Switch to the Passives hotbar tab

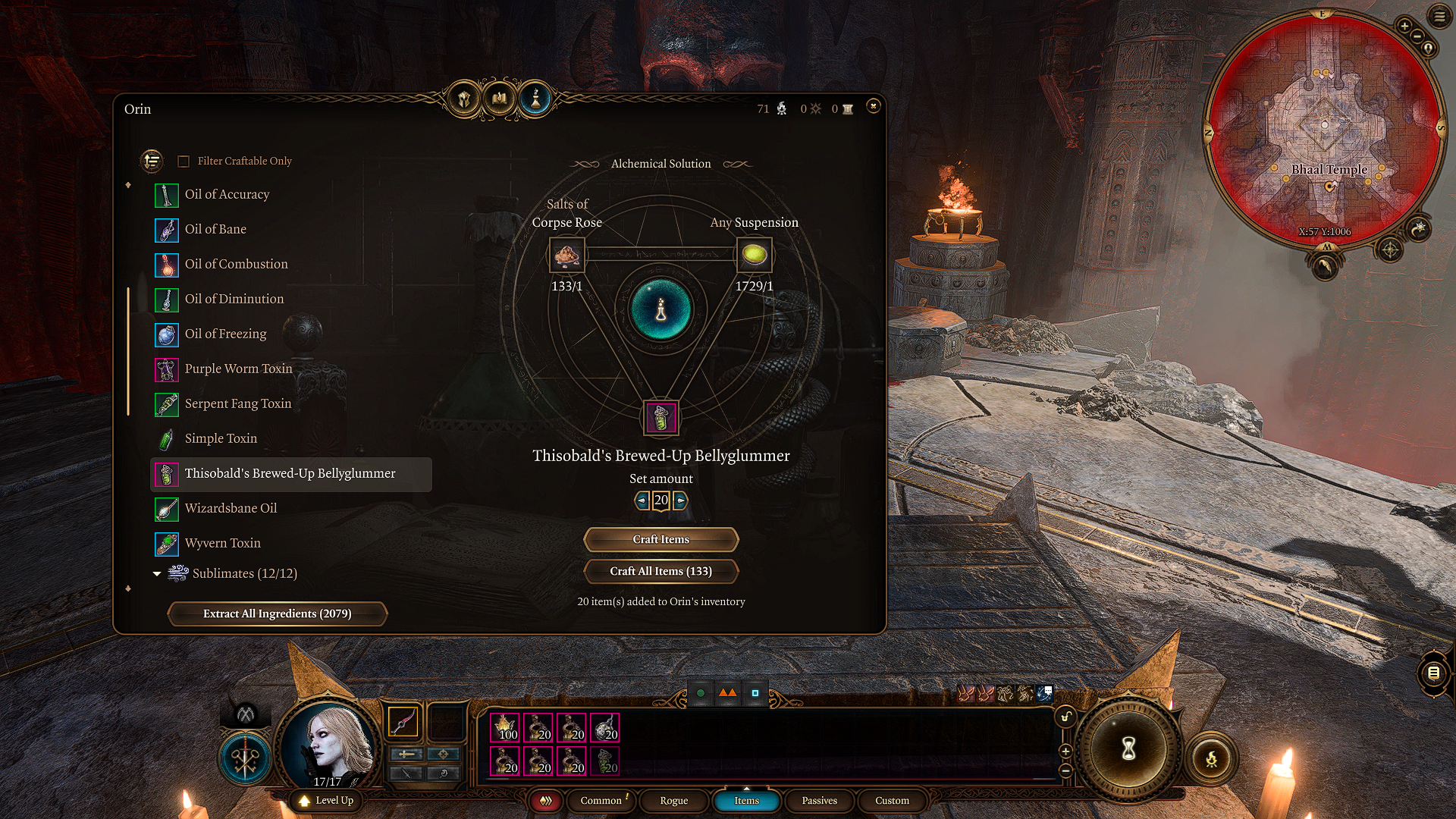(x=819, y=801)
